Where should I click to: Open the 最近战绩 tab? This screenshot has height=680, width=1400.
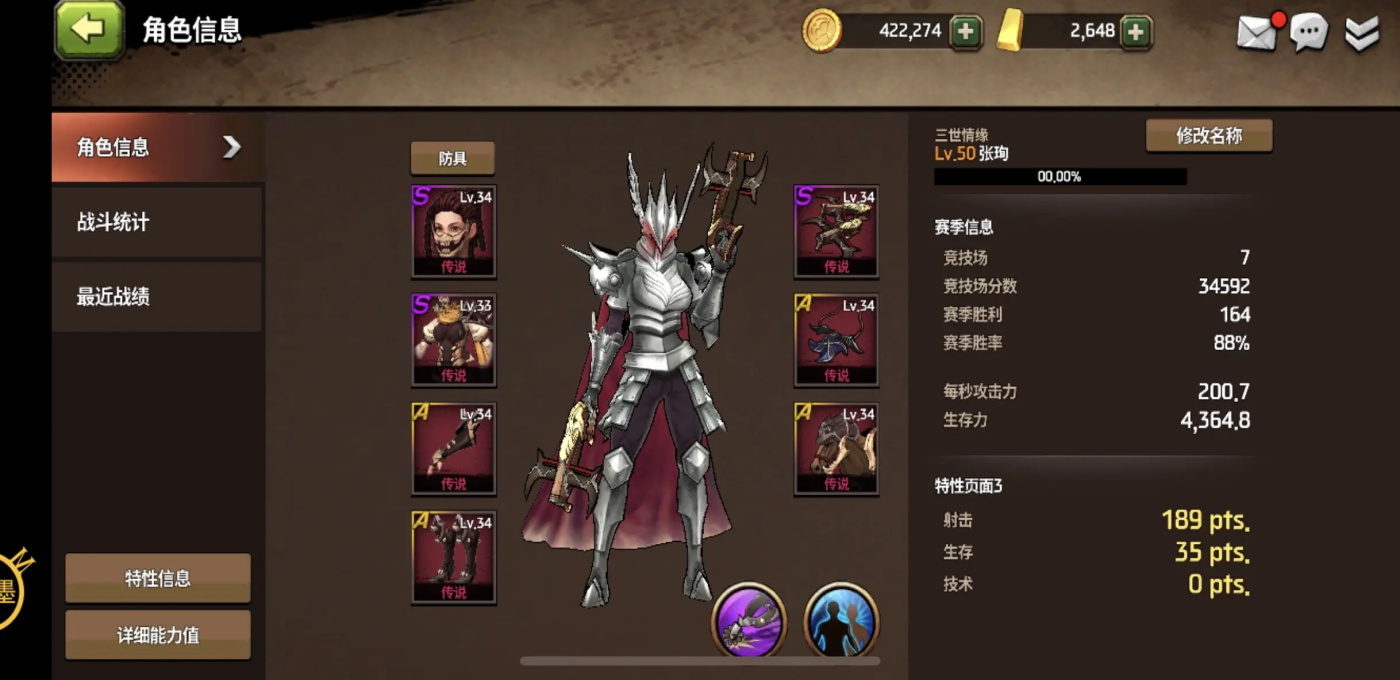point(156,297)
